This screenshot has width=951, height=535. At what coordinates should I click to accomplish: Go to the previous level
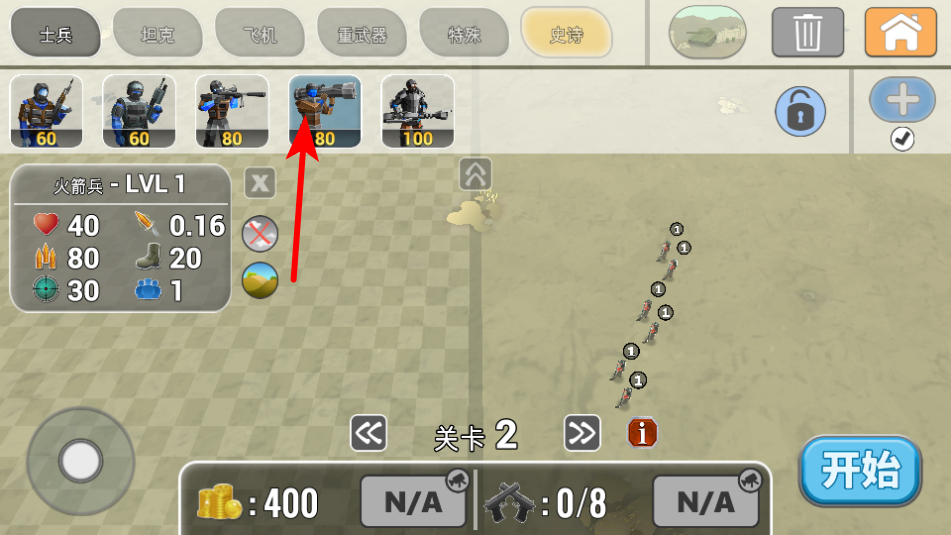pos(368,433)
